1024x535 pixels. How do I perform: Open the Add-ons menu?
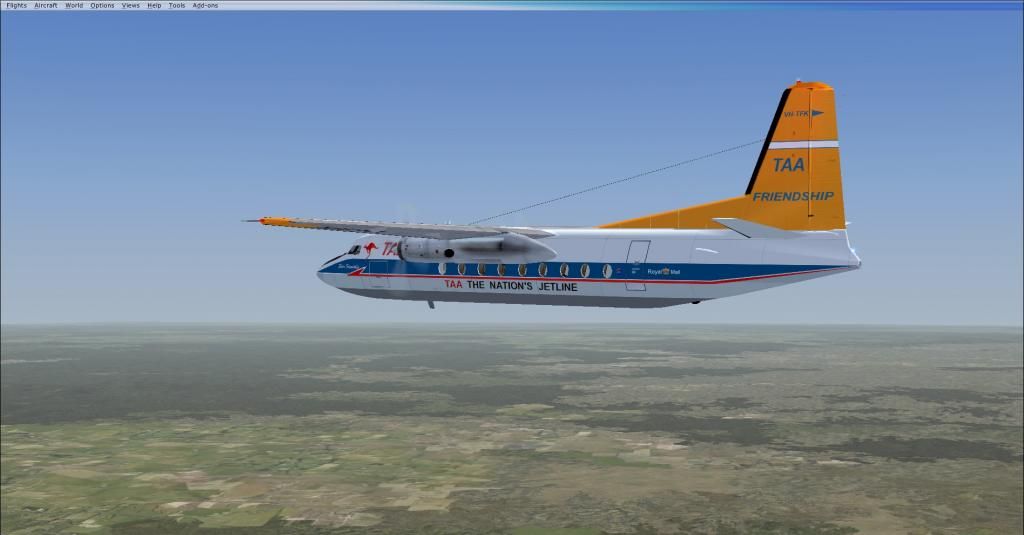pos(205,5)
